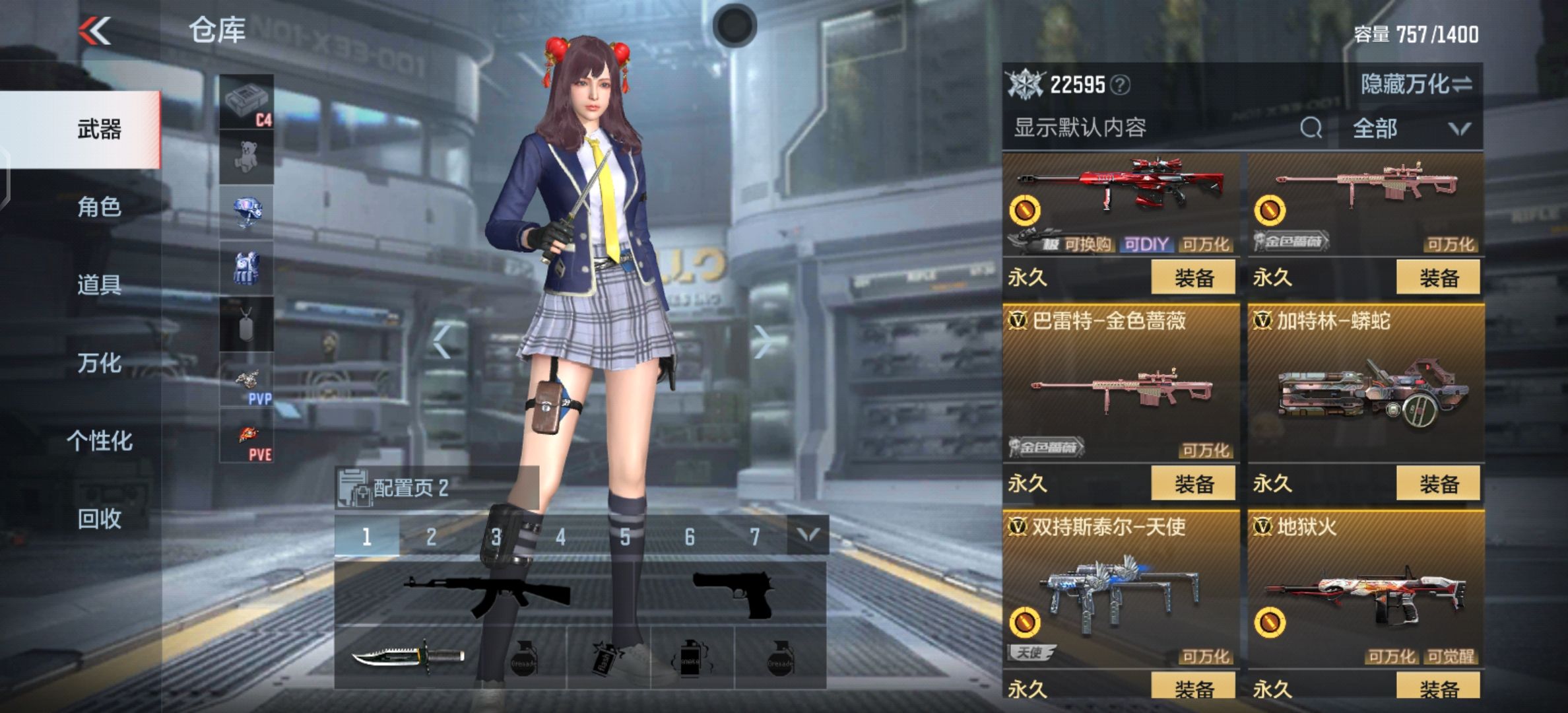This screenshot has width=1568, height=713.
Task: Select the dog tag necklace slot
Action: 246,323
